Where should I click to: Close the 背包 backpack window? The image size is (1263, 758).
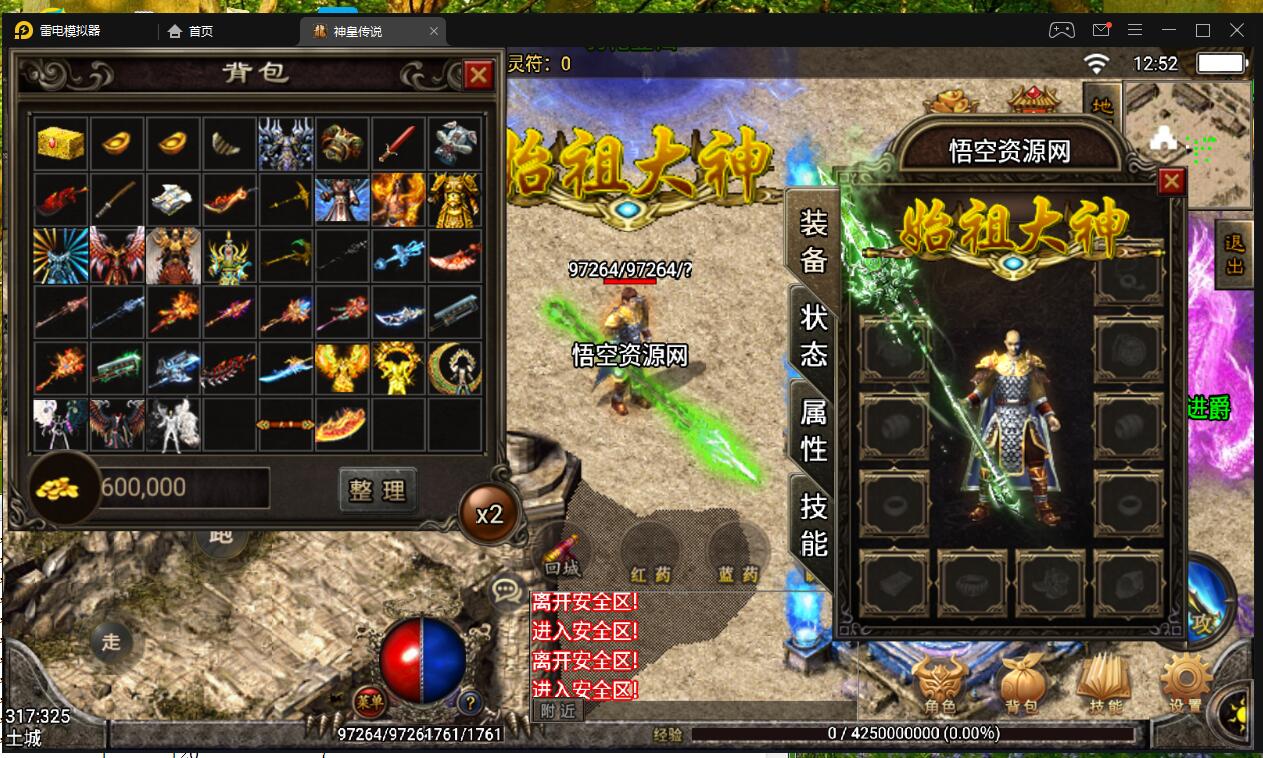pyautogui.click(x=479, y=75)
